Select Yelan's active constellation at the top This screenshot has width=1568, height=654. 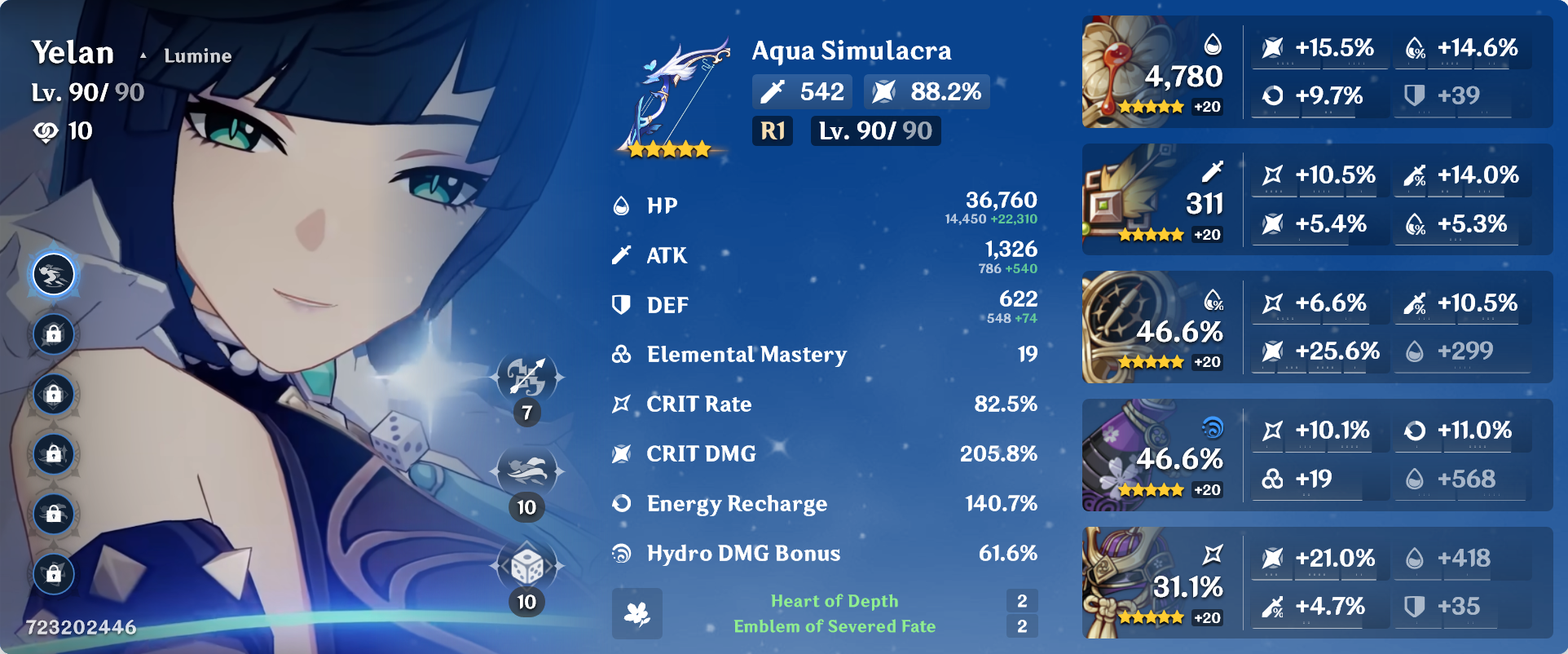coord(53,275)
